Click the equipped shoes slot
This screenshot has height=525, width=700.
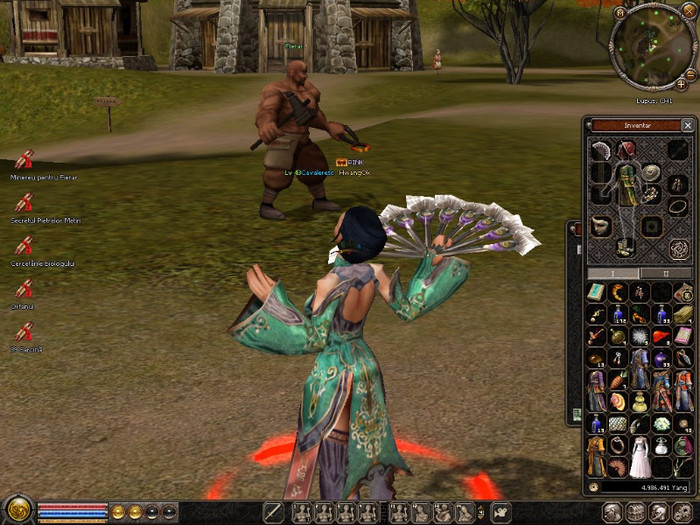coord(627,245)
